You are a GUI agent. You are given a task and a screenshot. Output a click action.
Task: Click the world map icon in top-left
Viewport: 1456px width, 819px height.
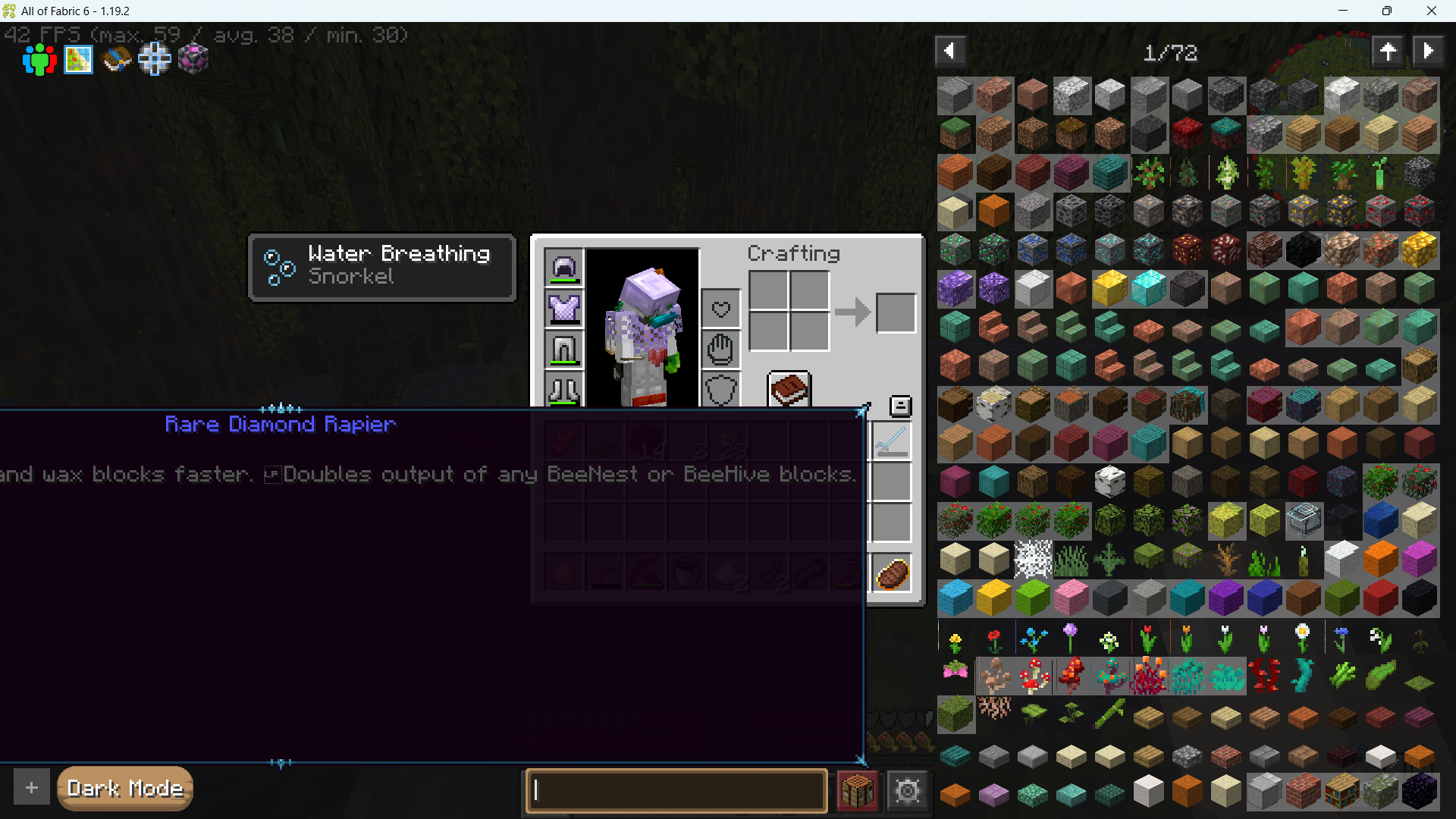[78, 60]
